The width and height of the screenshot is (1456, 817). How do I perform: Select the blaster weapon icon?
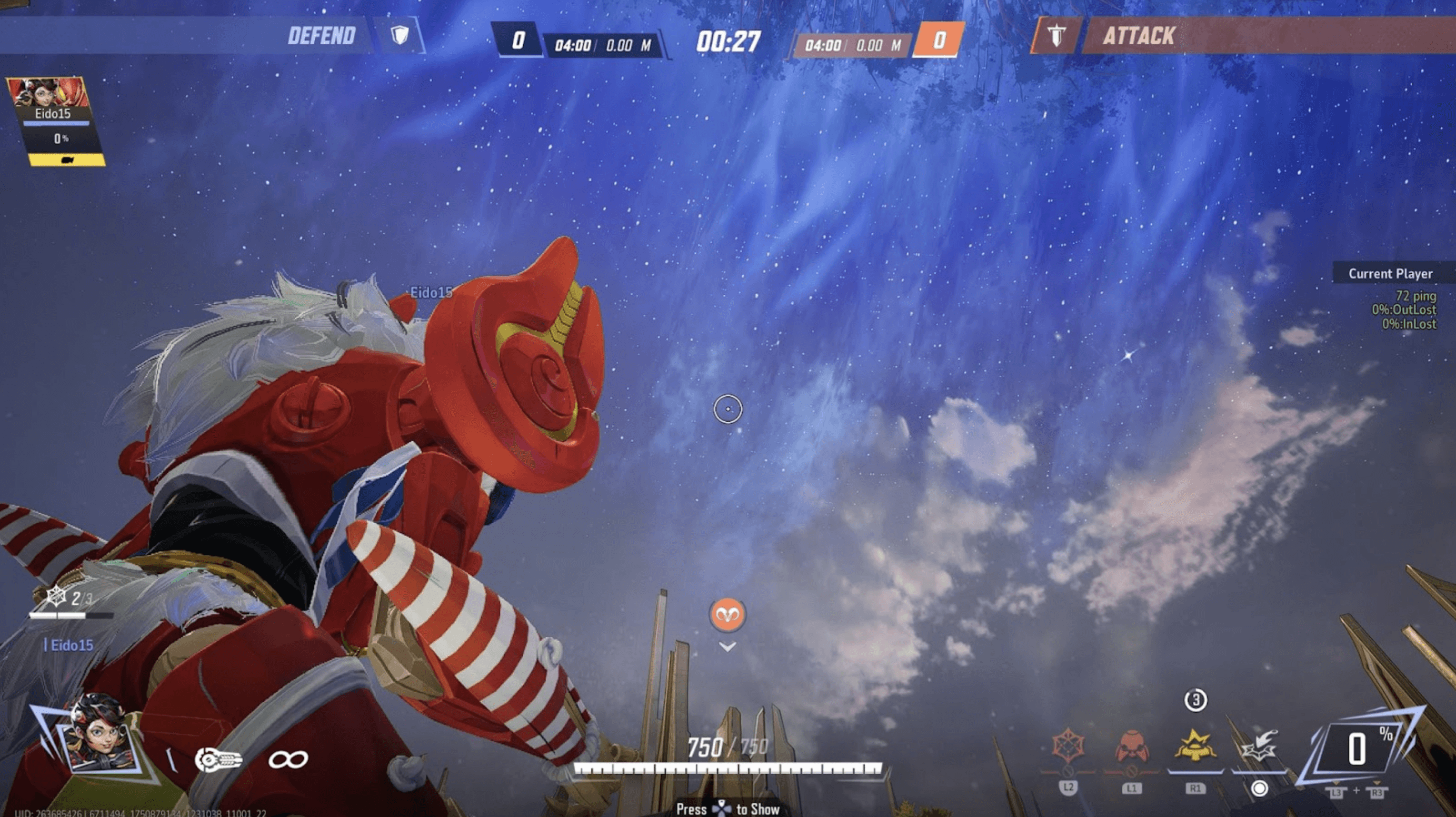tap(218, 759)
